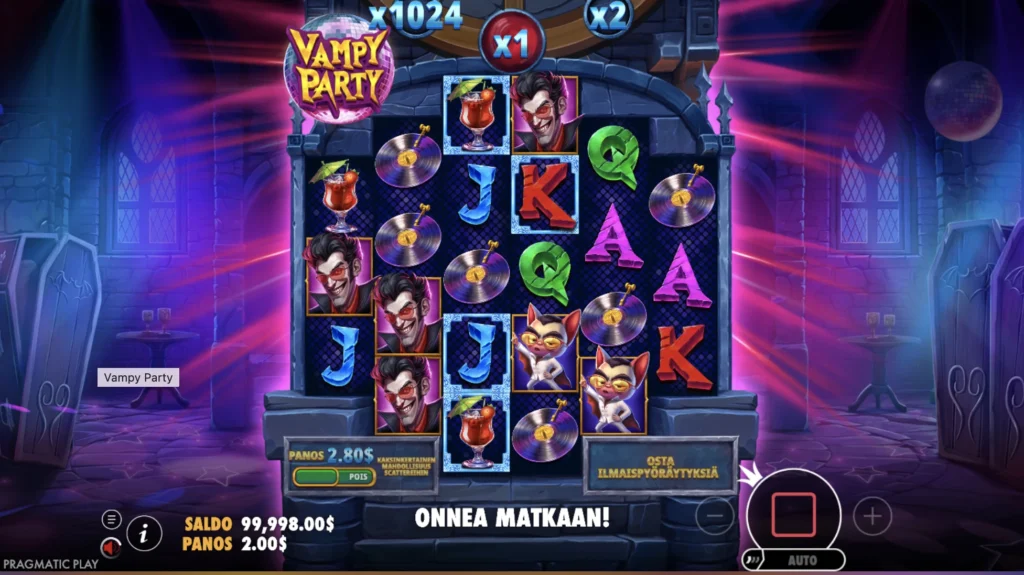Image resolution: width=1024 pixels, height=575 pixels.
Task: Stop the spin with the red square button
Action: click(793, 515)
